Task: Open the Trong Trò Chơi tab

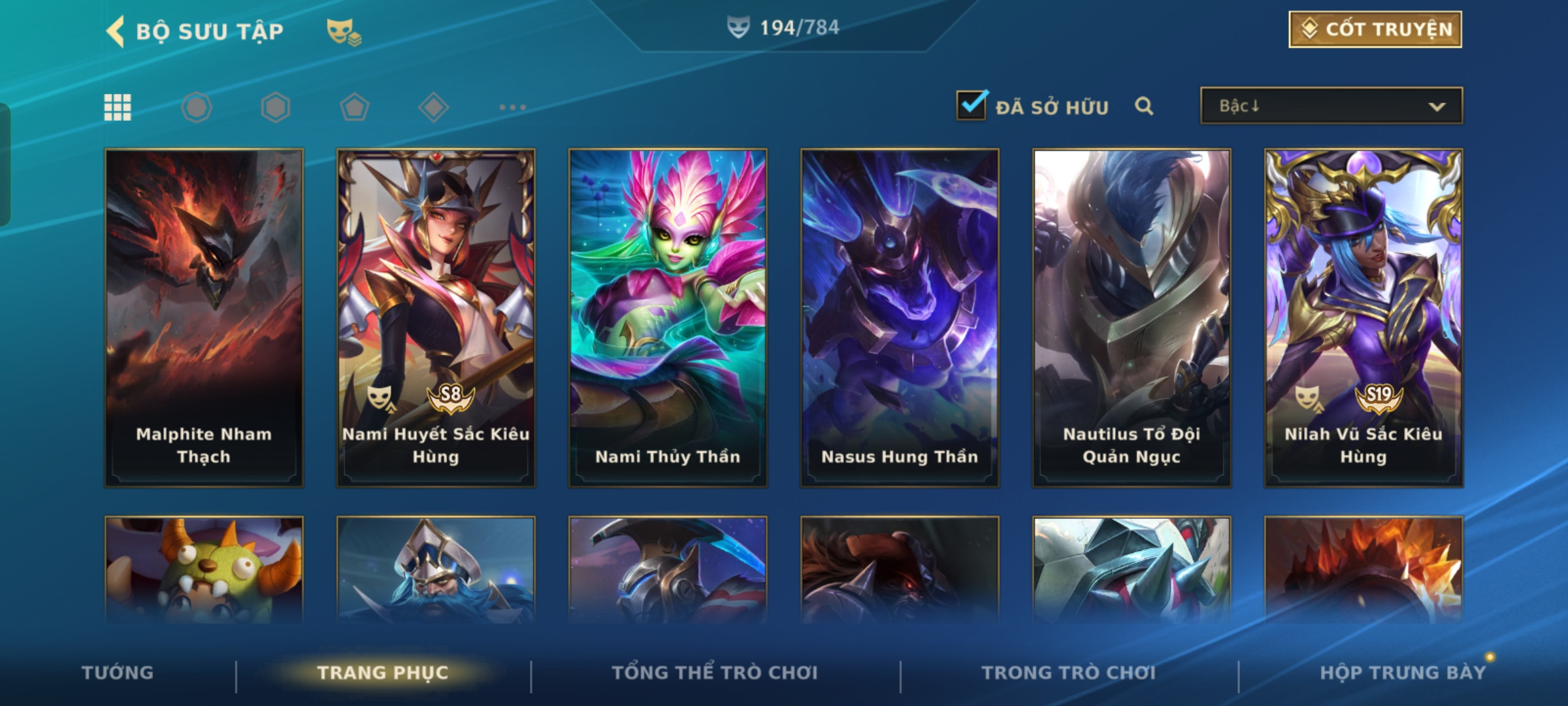Action: [1069, 673]
